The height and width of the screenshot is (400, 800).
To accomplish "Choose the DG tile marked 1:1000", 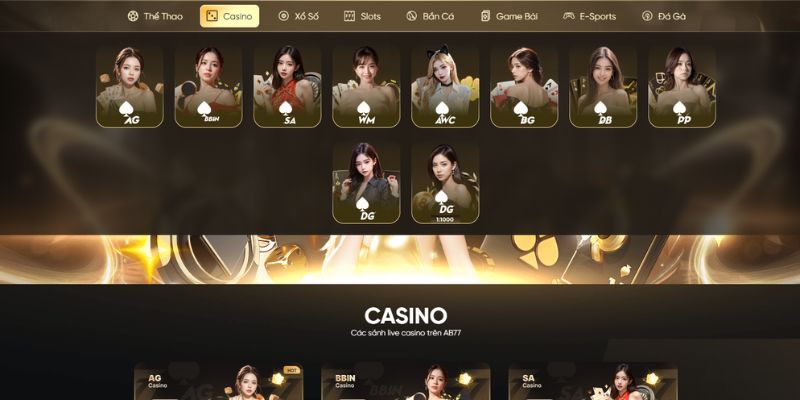I will pyautogui.click(x=445, y=182).
